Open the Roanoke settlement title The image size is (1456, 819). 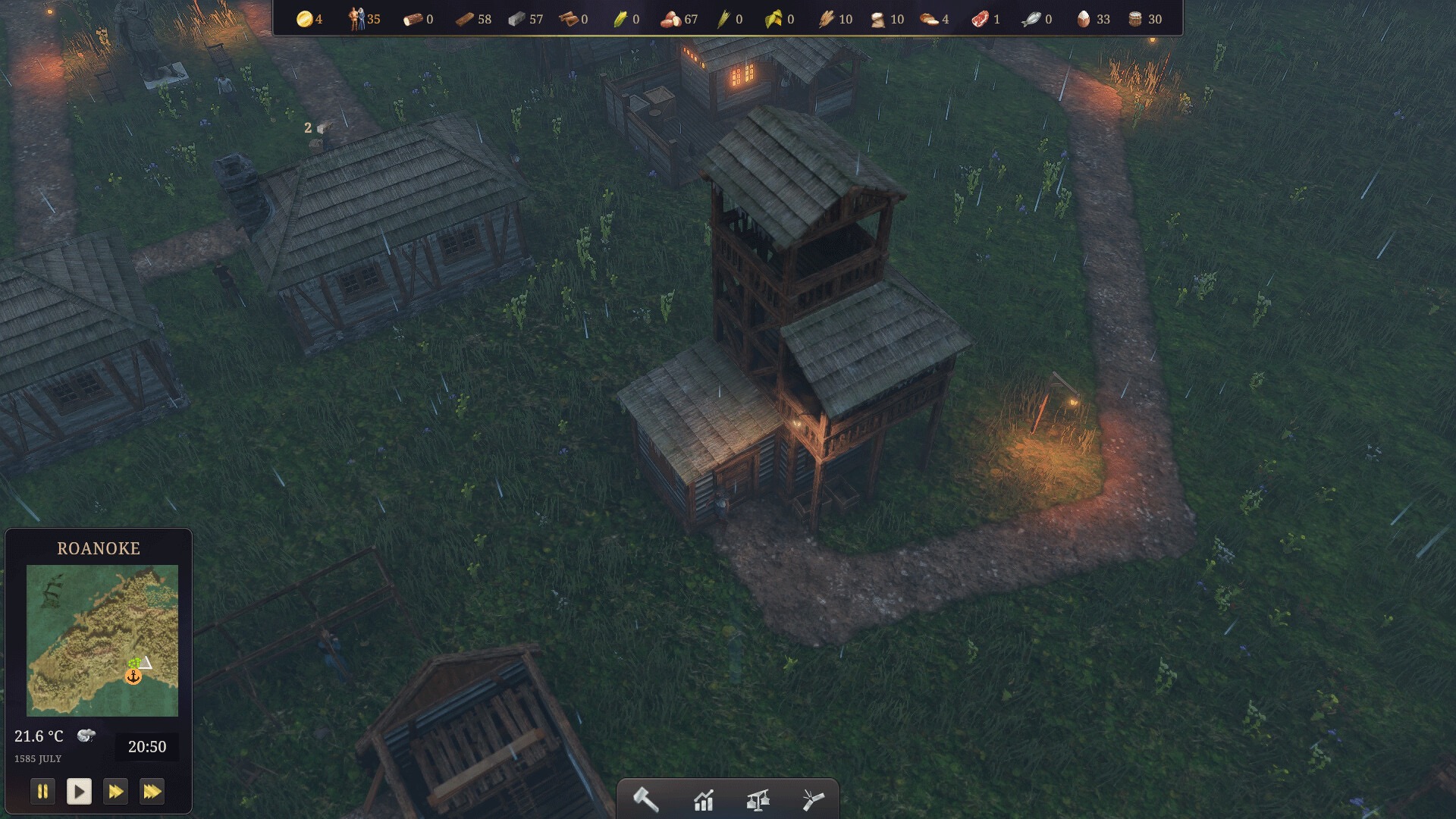[x=98, y=548]
